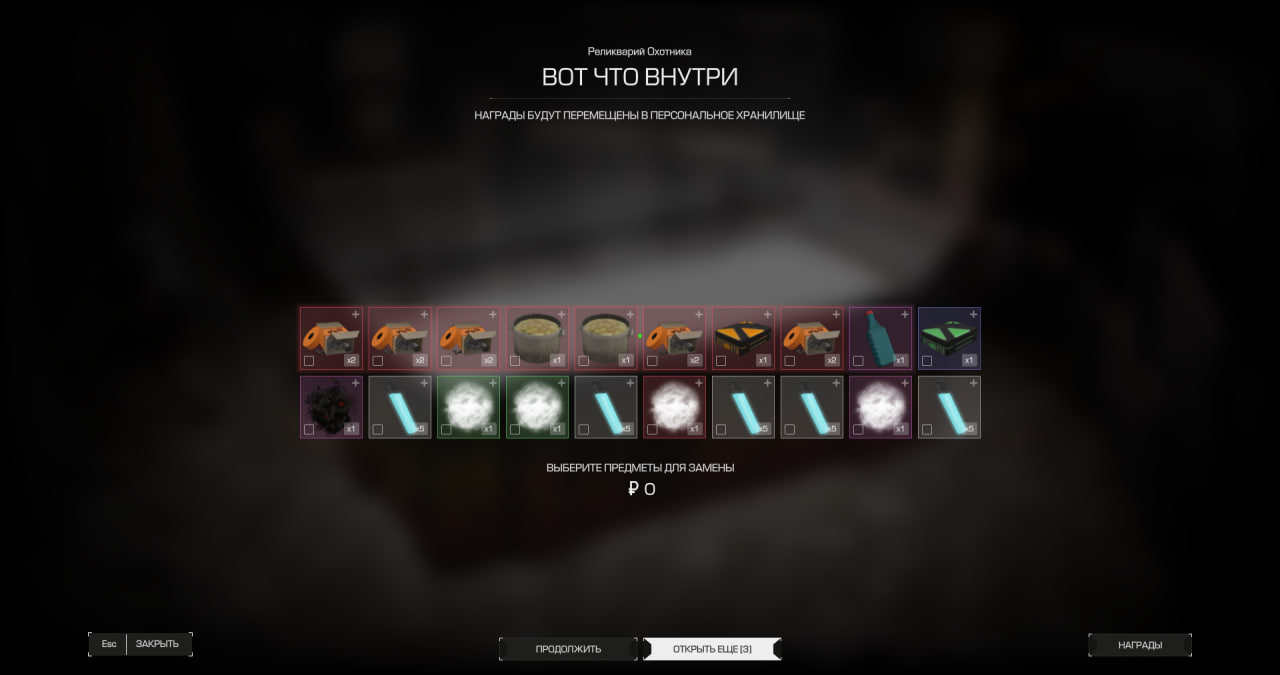1280x675 pixels.
Task: Mark the orange-striped black crate checkbox
Action: click(x=721, y=361)
